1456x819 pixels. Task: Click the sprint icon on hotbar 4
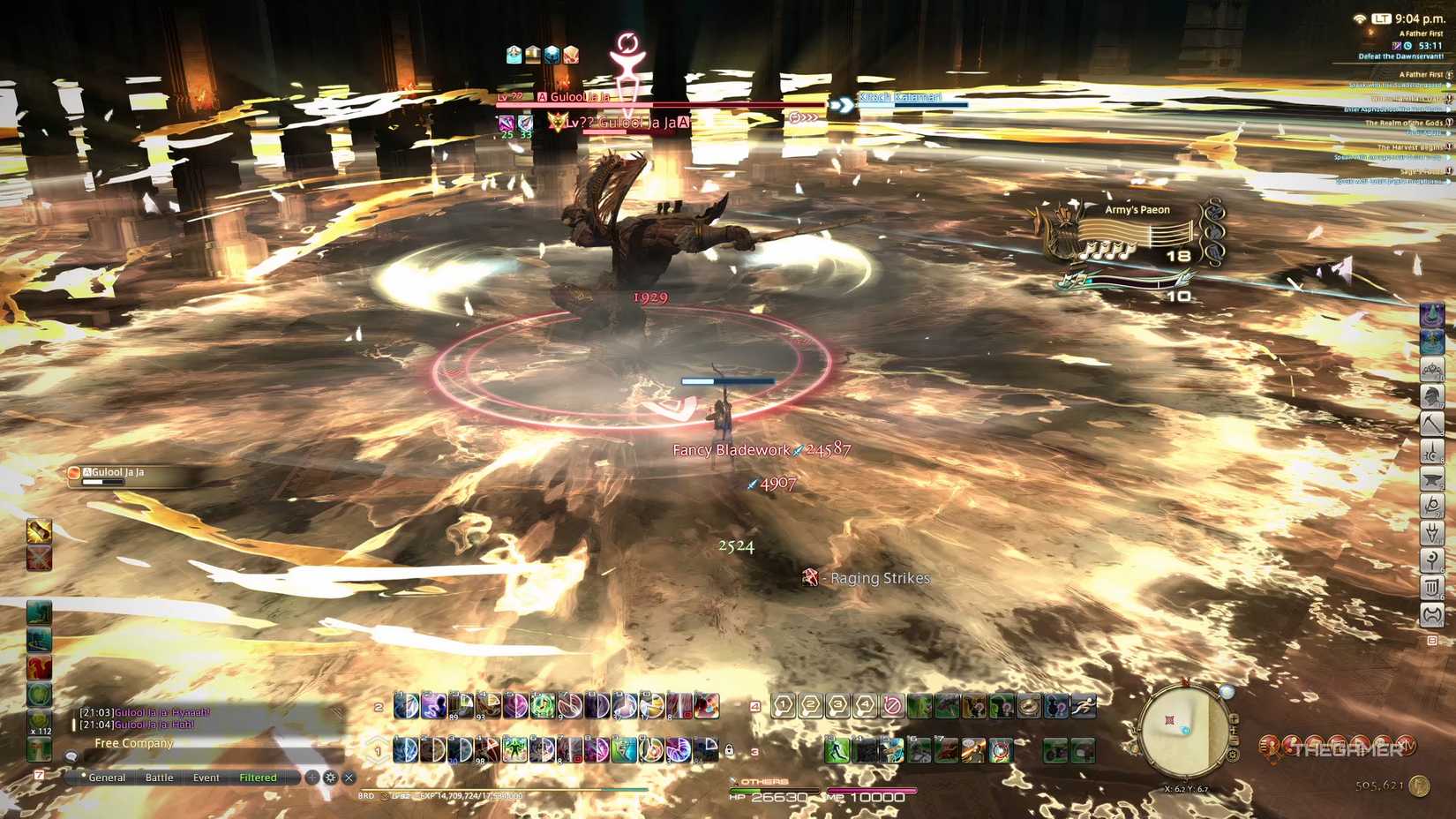pos(1084,708)
